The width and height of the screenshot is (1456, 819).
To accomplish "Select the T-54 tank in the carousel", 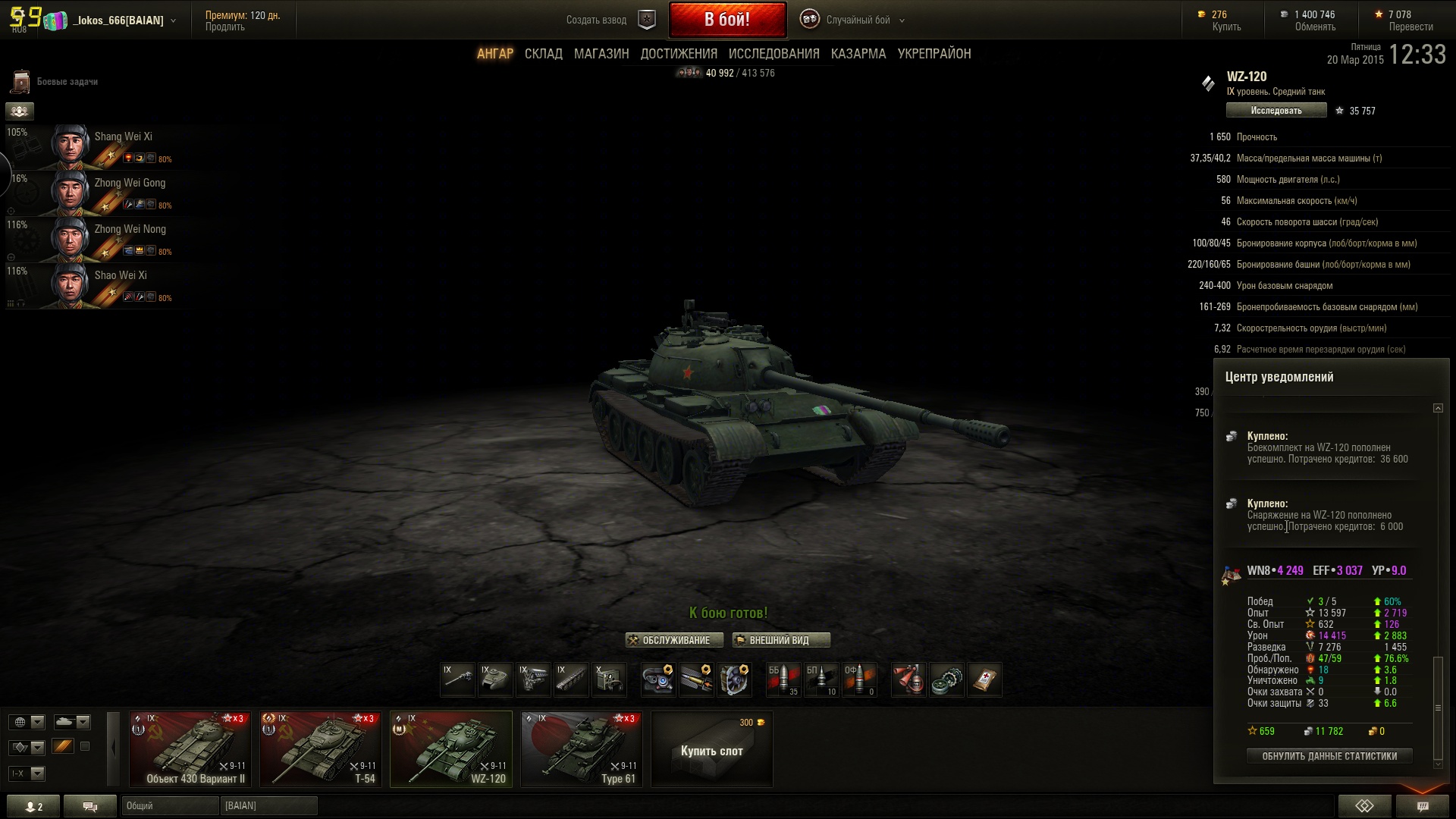I will [321, 749].
